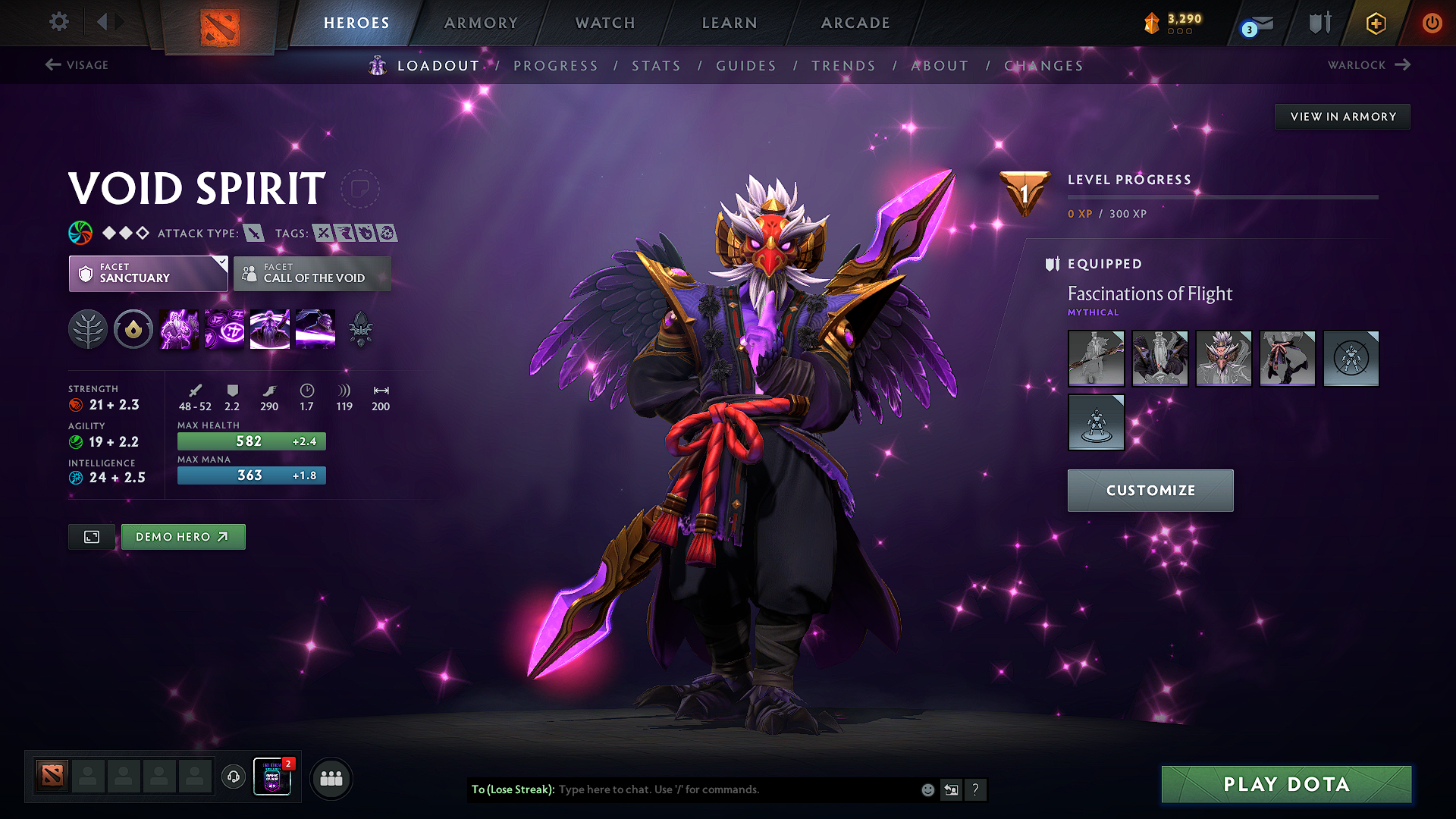Screen dimensions: 1456x819
Task: Click the XP level progress bar
Action: 1222,197
